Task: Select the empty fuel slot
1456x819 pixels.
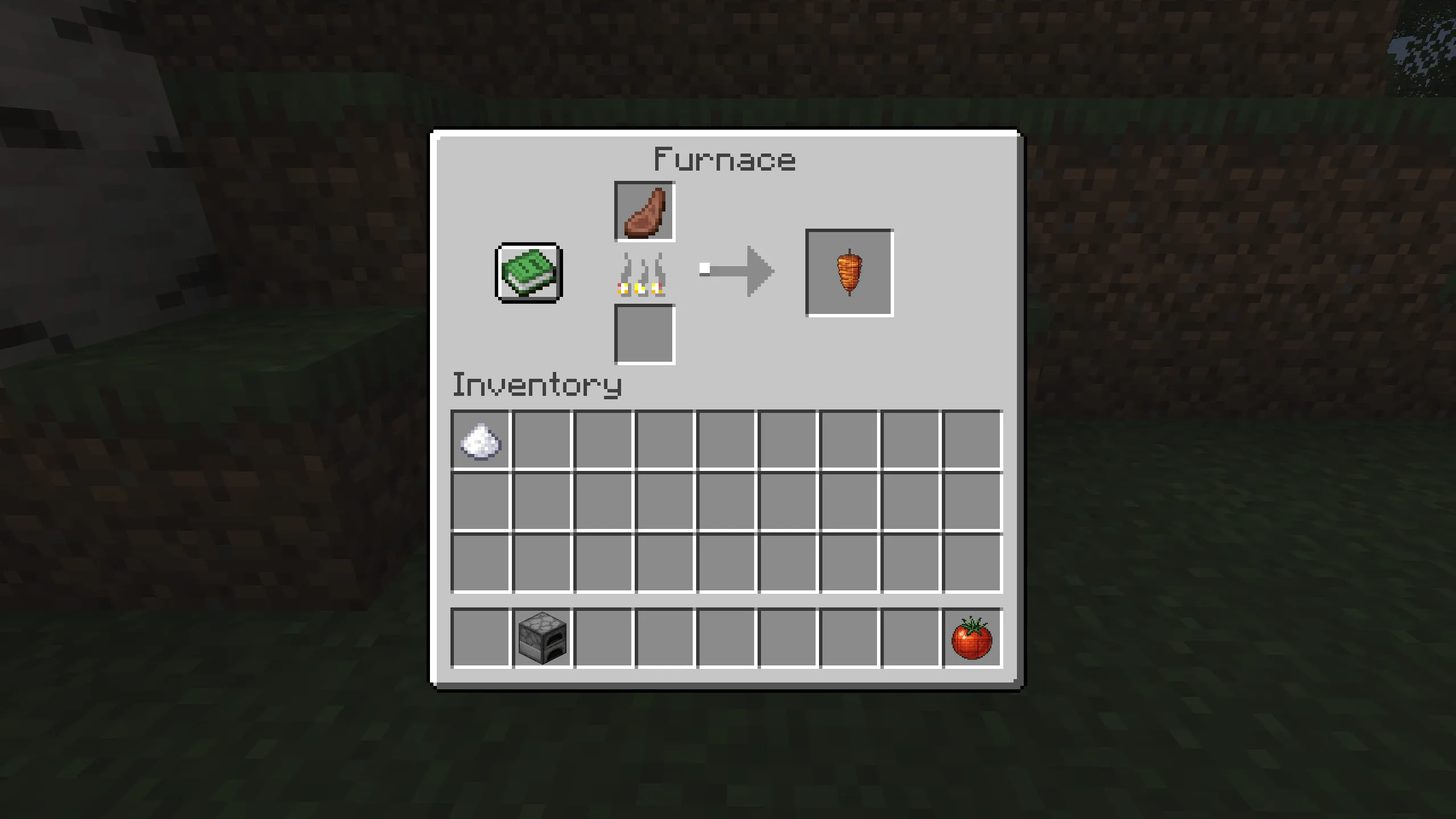Action: [x=644, y=335]
